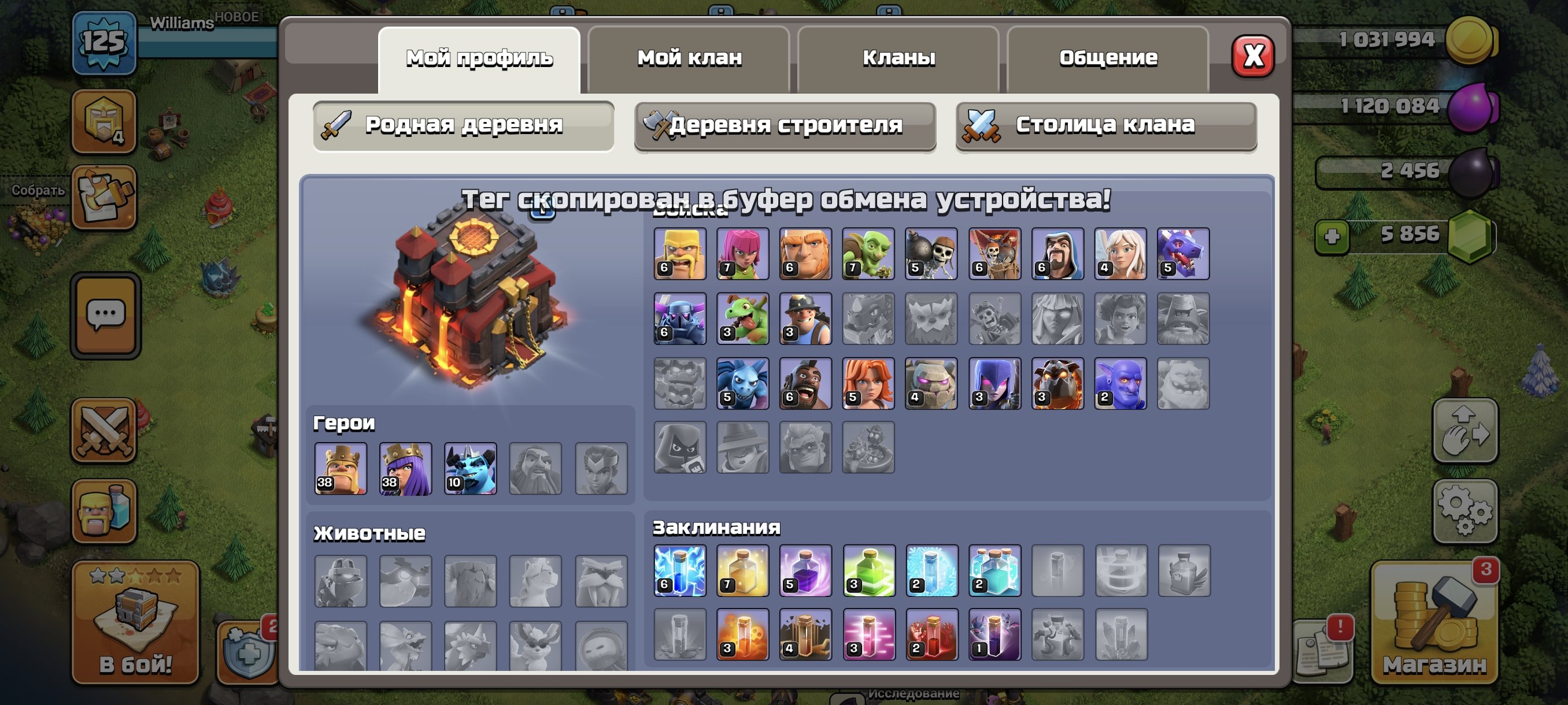The image size is (1568, 705).
Task: Select the Hog Rider troop icon
Action: (x=805, y=383)
